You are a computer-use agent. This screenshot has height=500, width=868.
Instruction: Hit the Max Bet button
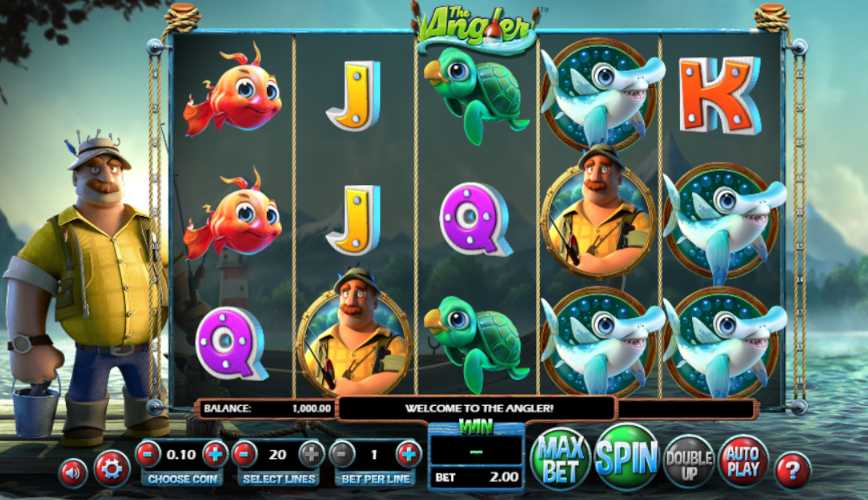tap(559, 459)
